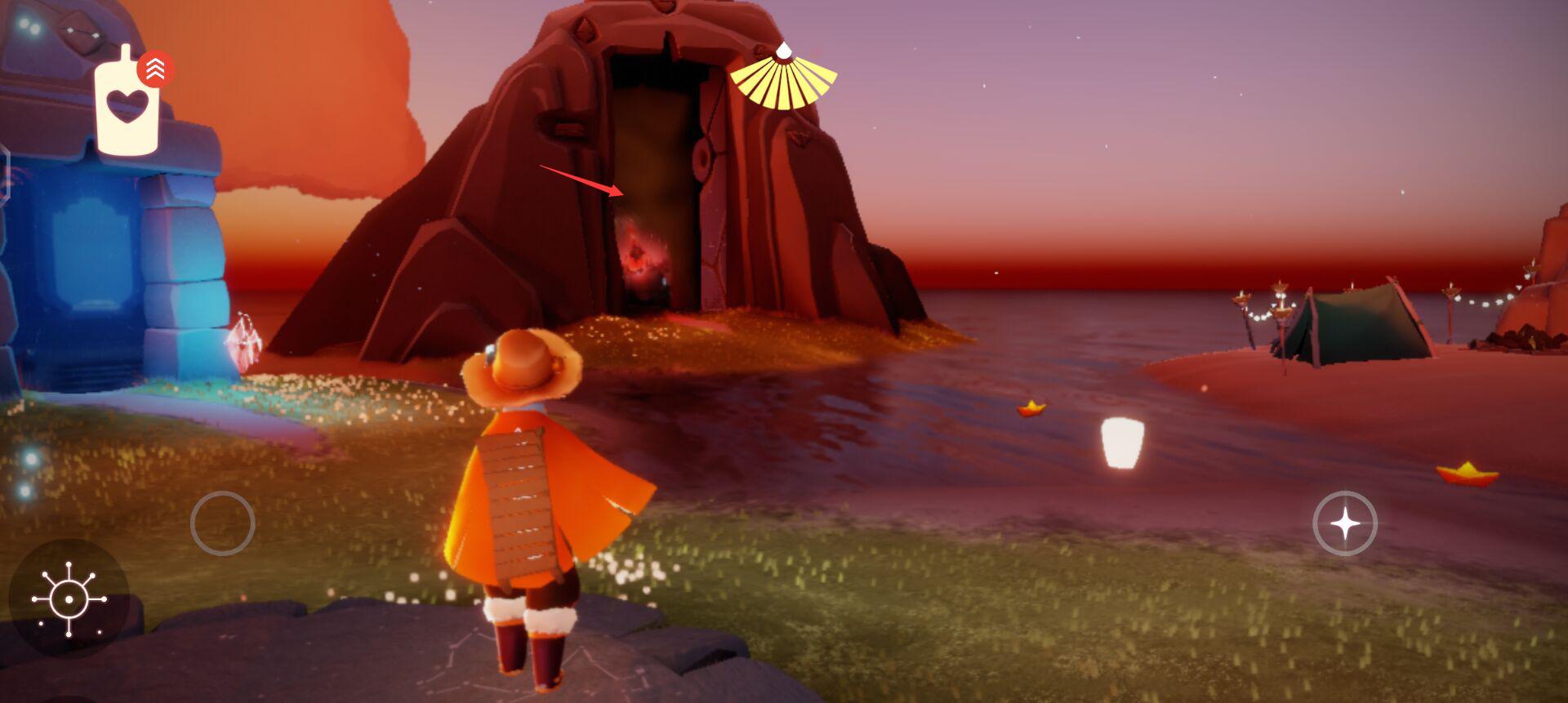Open the sun-shaped emote menu

pos(69,599)
